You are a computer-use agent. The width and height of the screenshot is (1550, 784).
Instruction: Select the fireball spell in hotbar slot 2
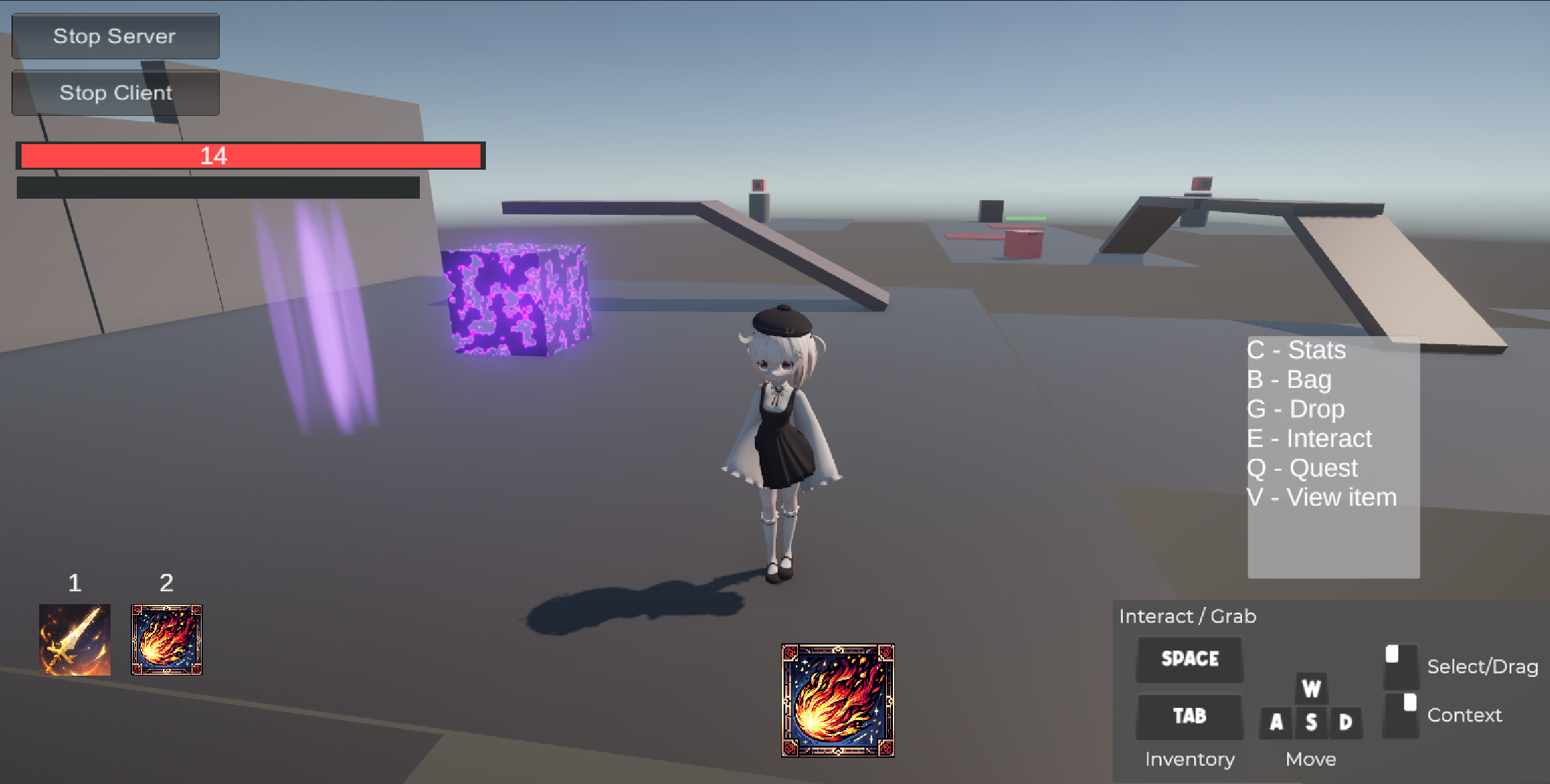pyautogui.click(x=166, y=639)
